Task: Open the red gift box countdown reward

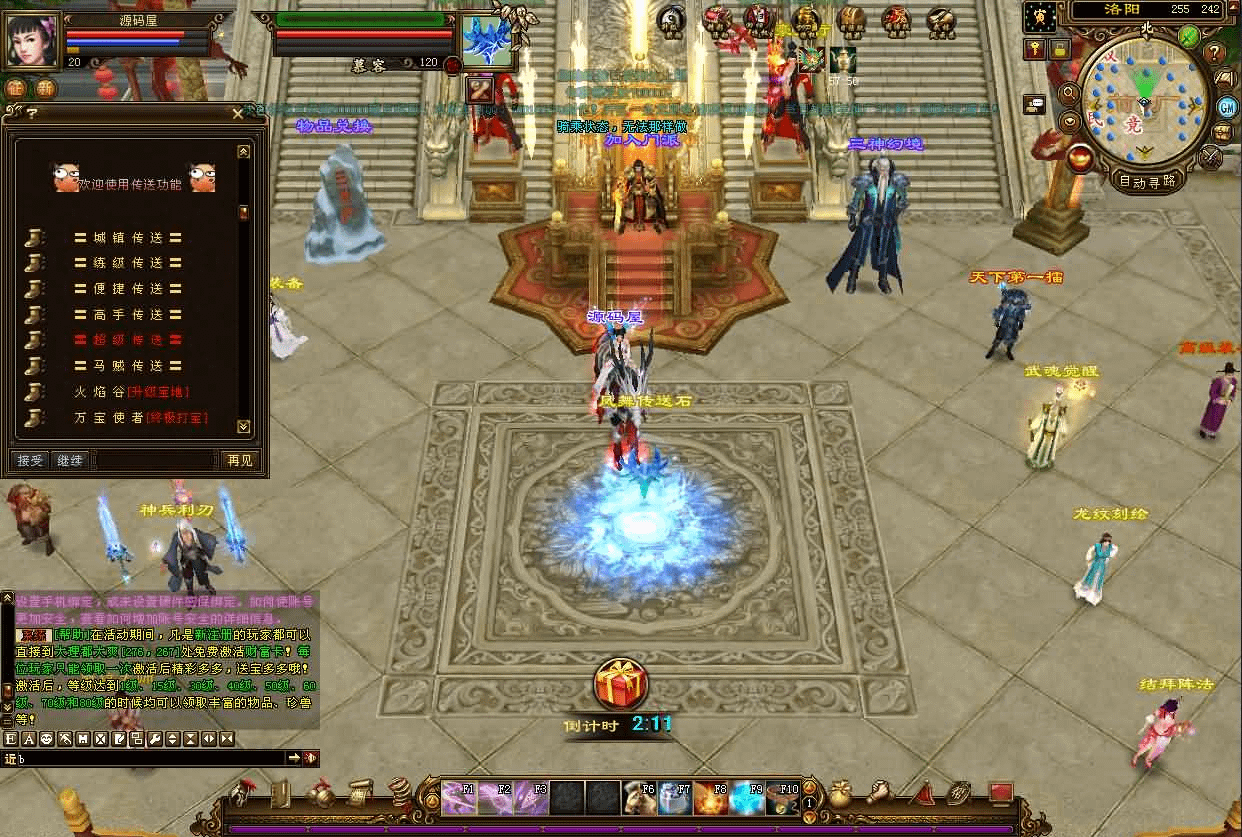Action: tap(621, 685)
